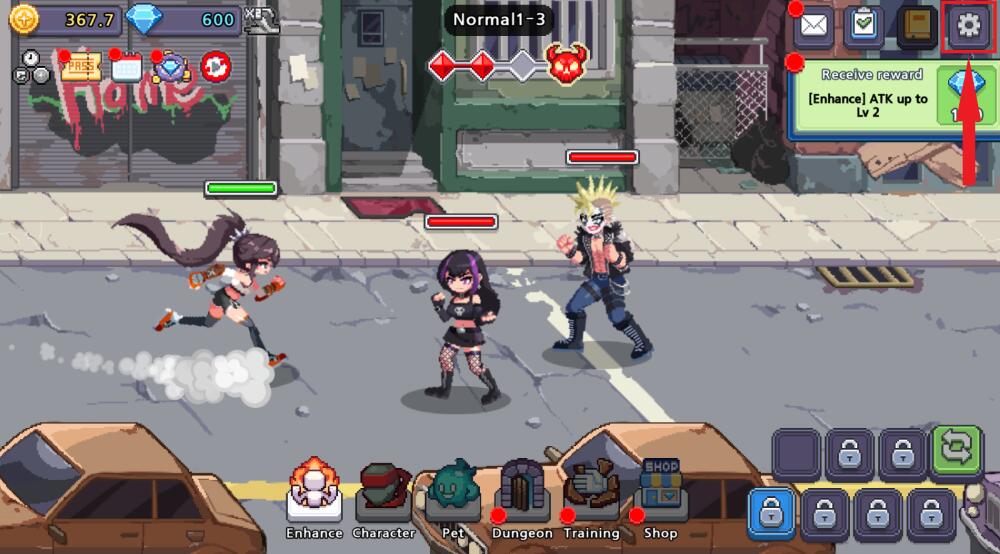Screen dimensions: 1000x554
Task: Select the blue highlighted locked slot
Action: (x=771, y=514)
